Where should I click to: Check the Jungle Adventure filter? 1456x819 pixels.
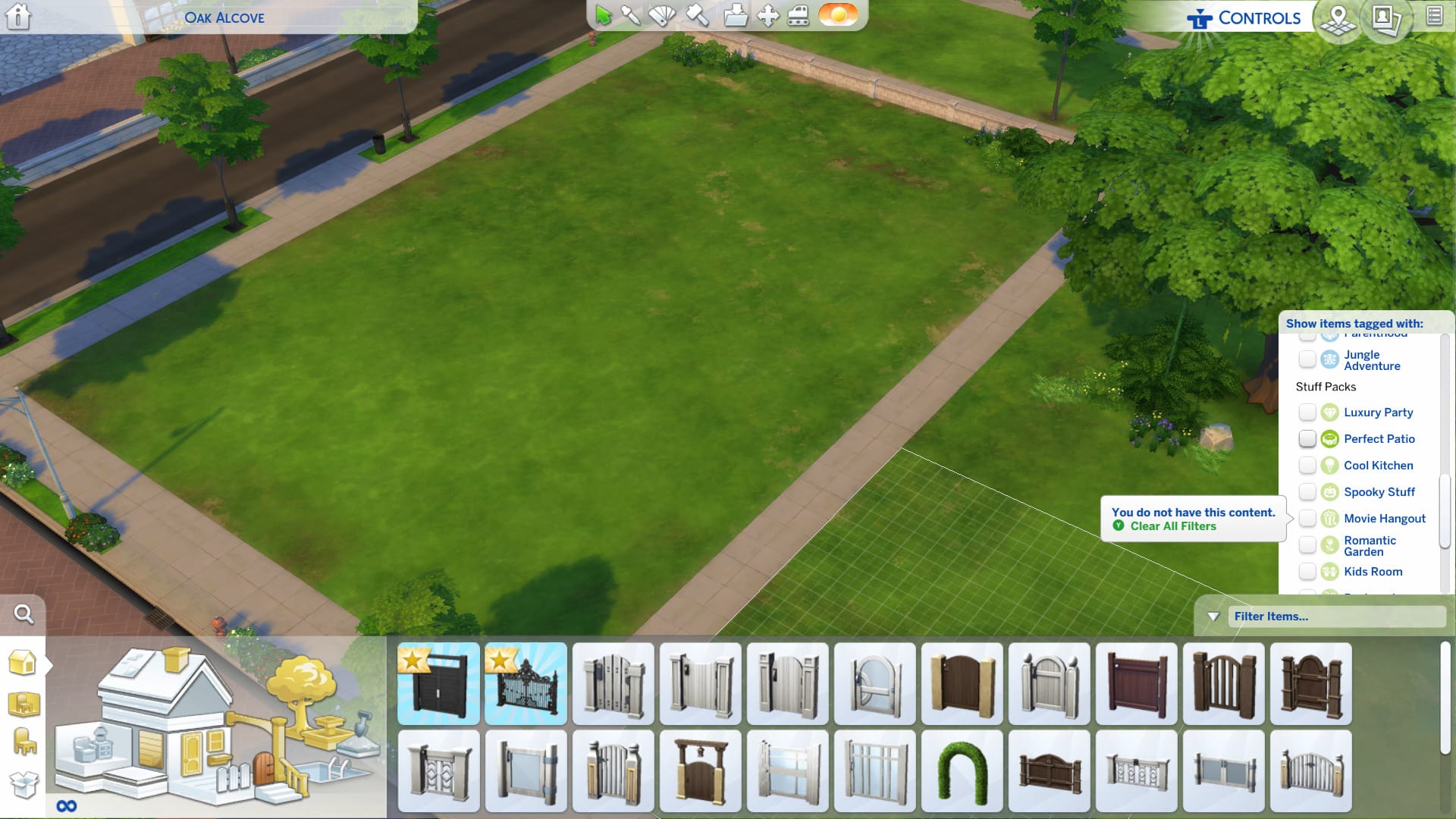pyautogui.click(x=1307, y=359)
